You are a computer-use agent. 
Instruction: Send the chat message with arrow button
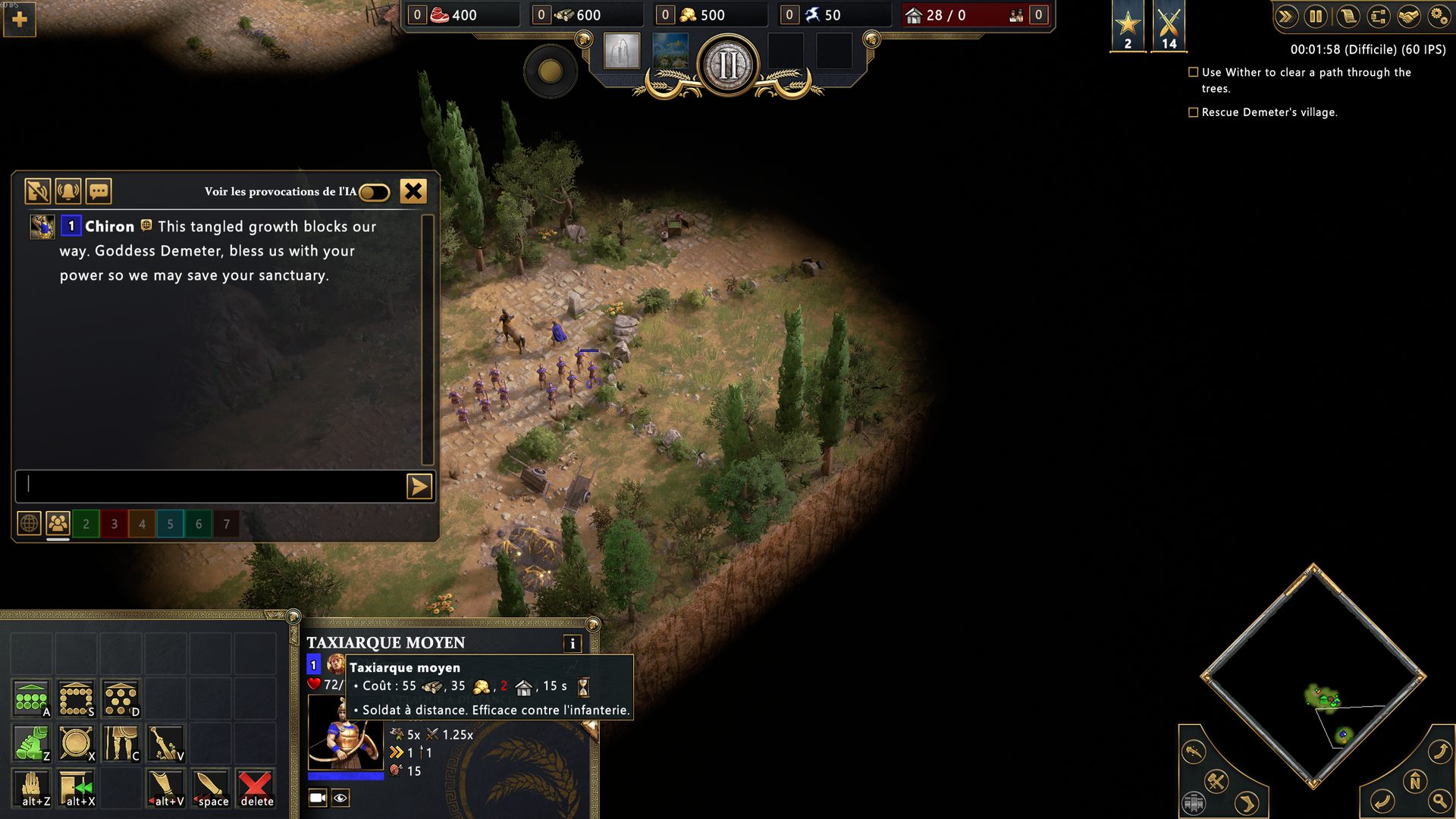tap(419, 486)
